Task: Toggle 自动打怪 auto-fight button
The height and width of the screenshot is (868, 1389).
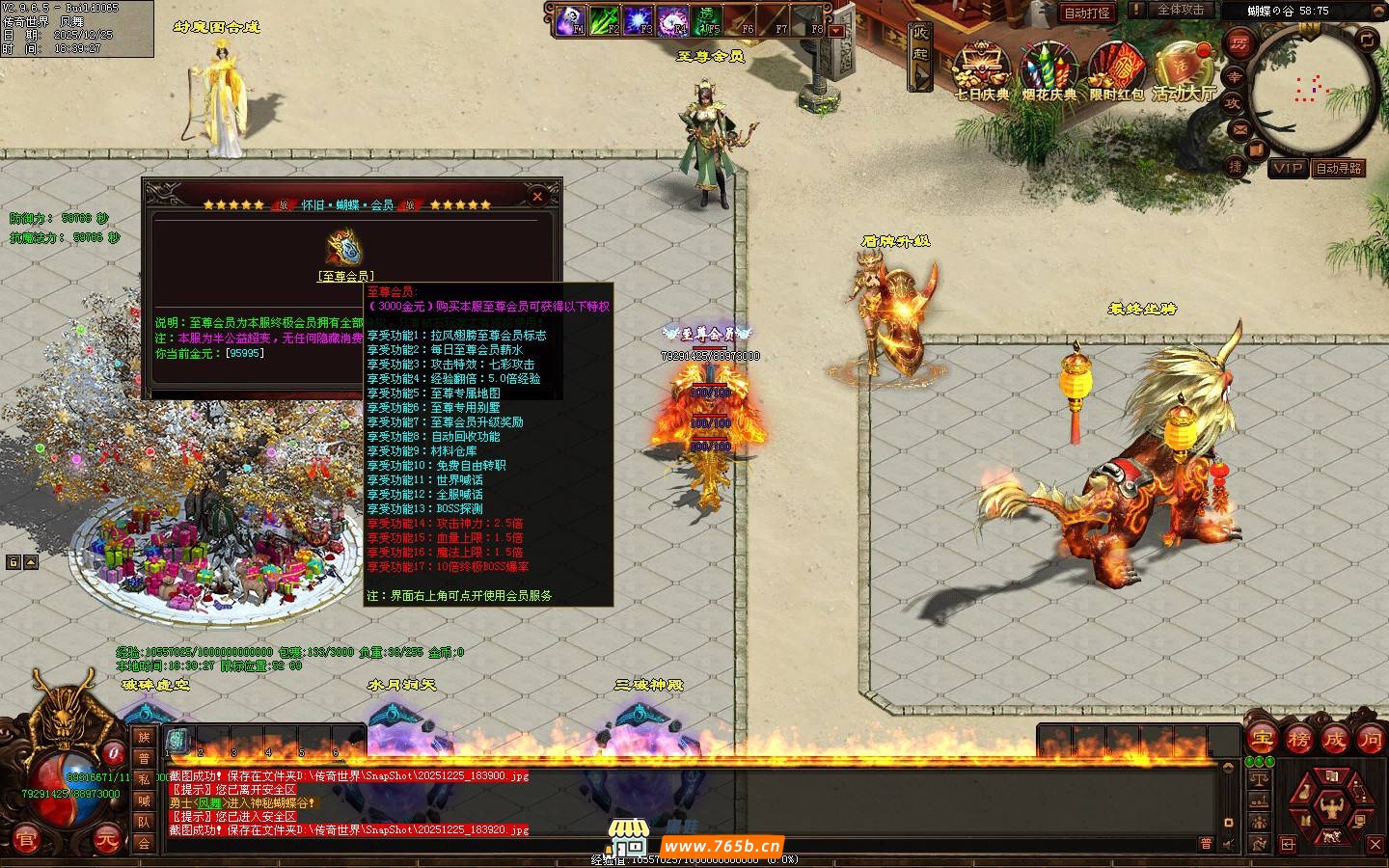Action: coord(1086,13)
